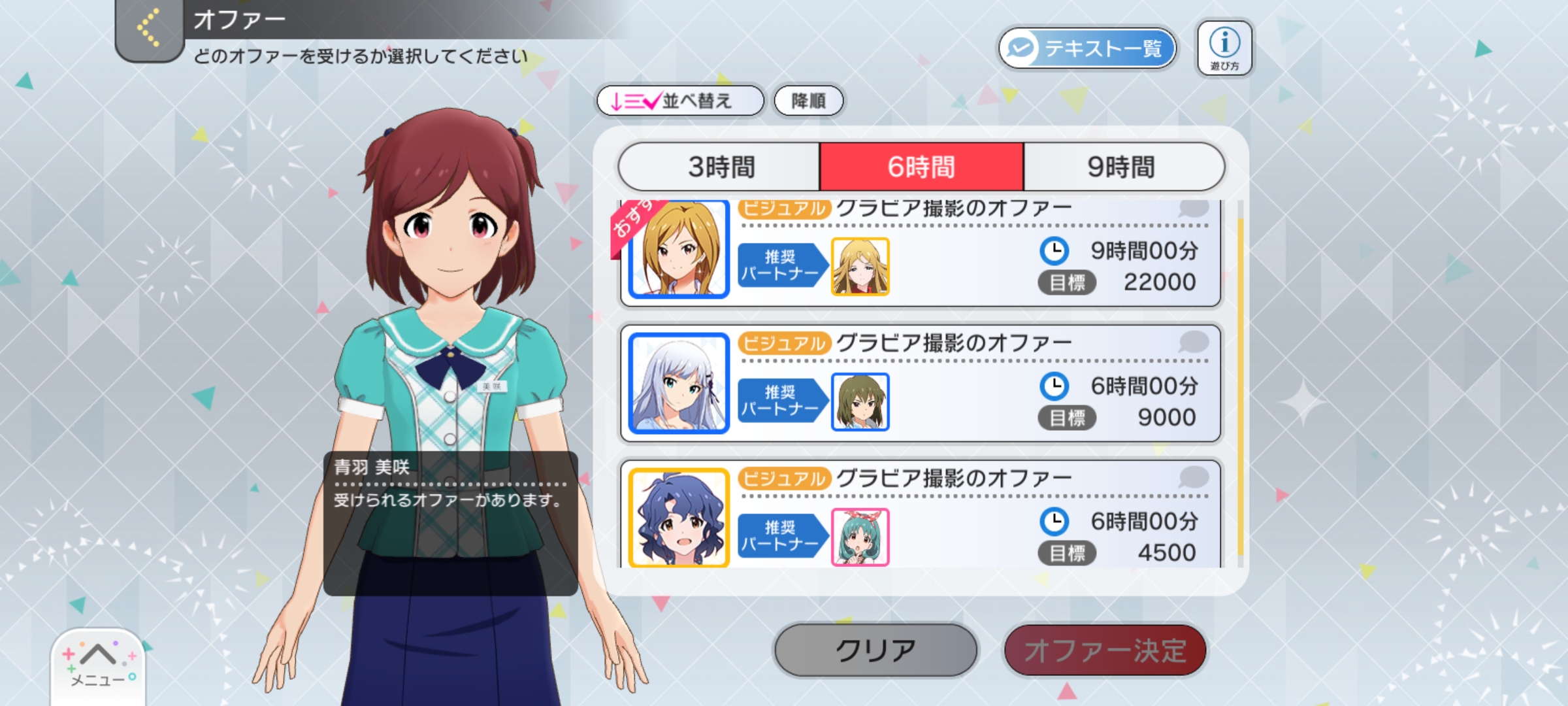
Task: Toggle the 降順 descending order button
Action: click(x=808, y=101)
